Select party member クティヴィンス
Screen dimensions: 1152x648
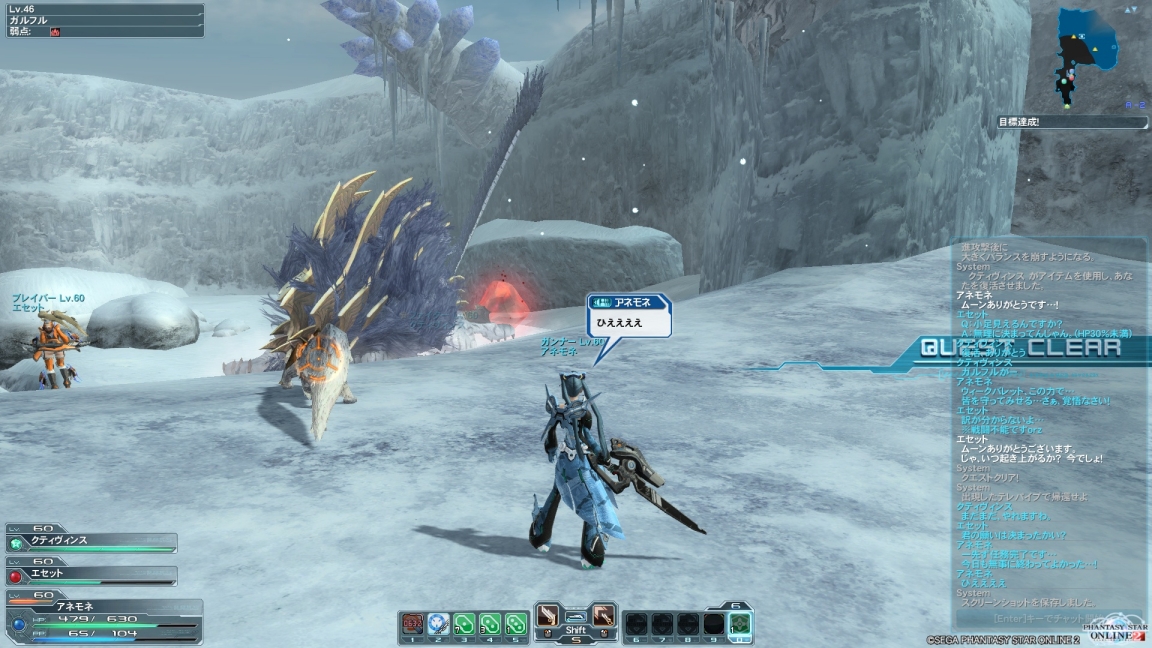(x=92, y=541)
